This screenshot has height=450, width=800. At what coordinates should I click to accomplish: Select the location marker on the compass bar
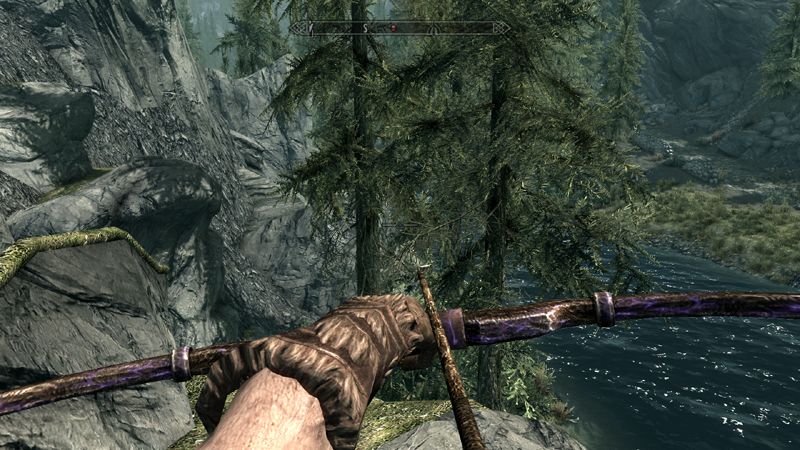(433, 29)
